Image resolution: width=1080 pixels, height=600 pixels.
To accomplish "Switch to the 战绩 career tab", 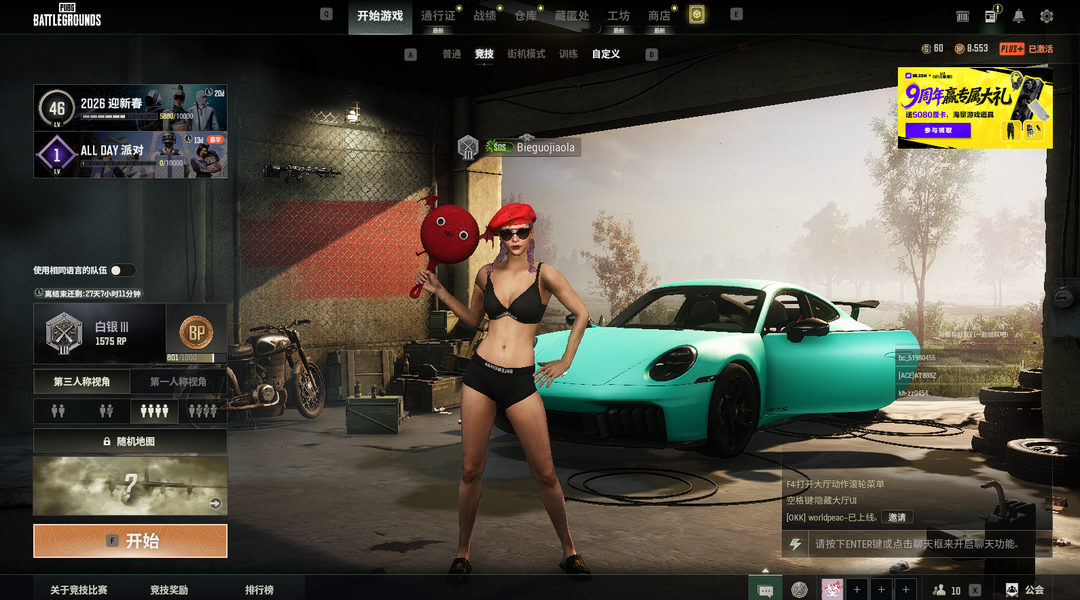I will pyautogui.click(x=484, y=16).
